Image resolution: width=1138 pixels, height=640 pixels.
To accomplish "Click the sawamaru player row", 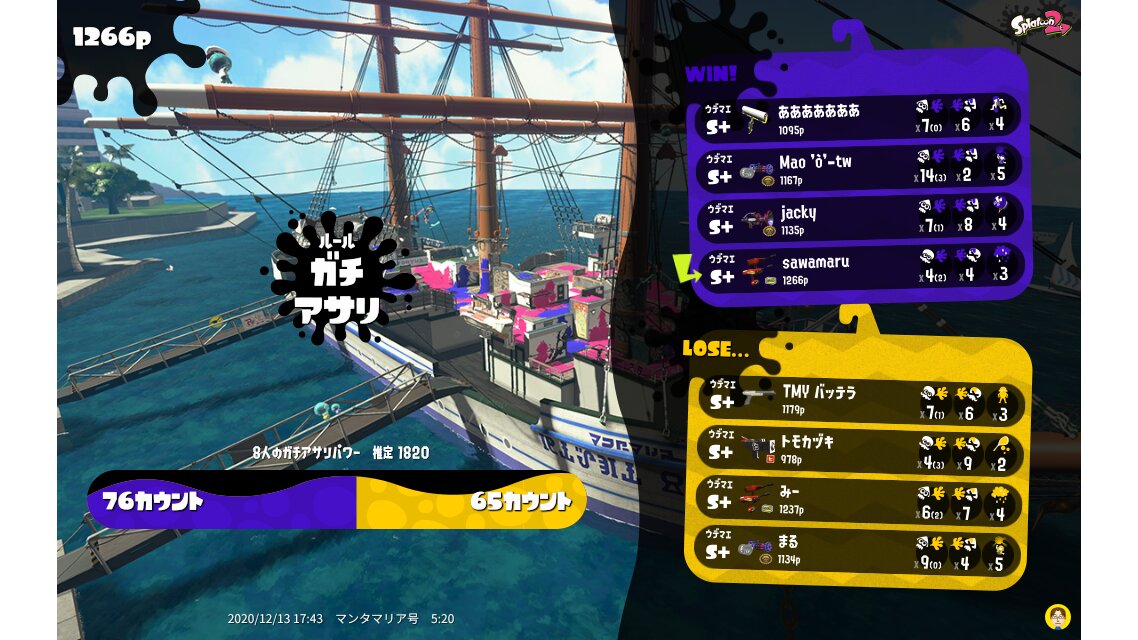I will point(858,269).
